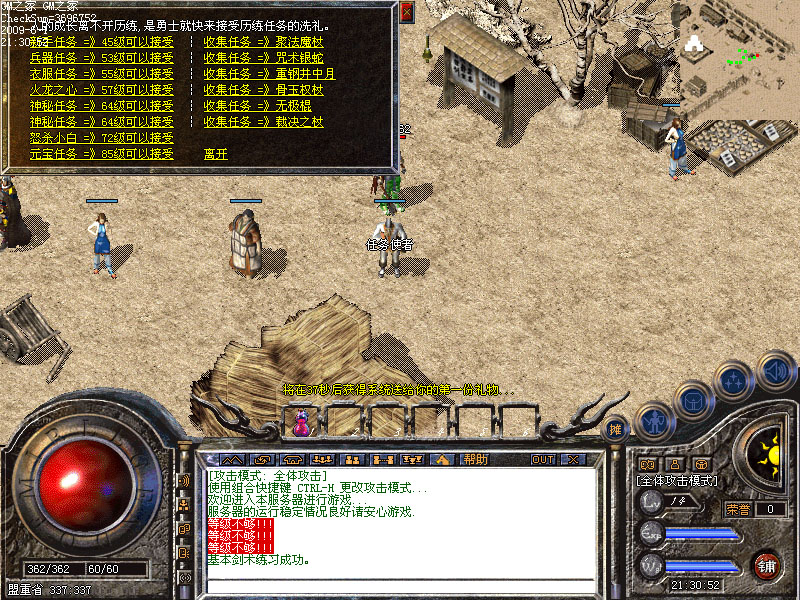
Task: Click 离开 to leave the dialog
Action: point(215,154)
